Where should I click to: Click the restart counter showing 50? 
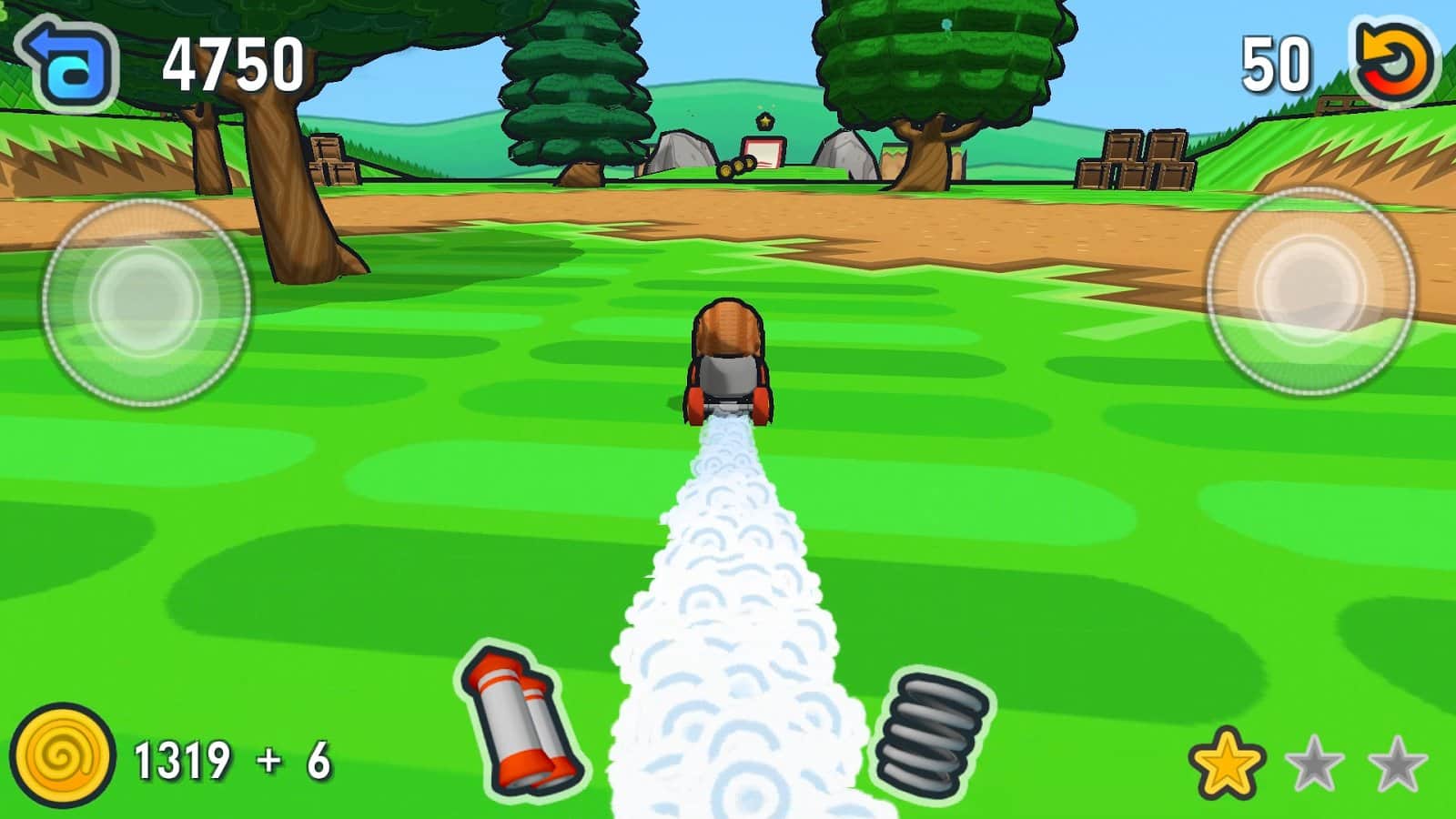tap(1274, 62)
